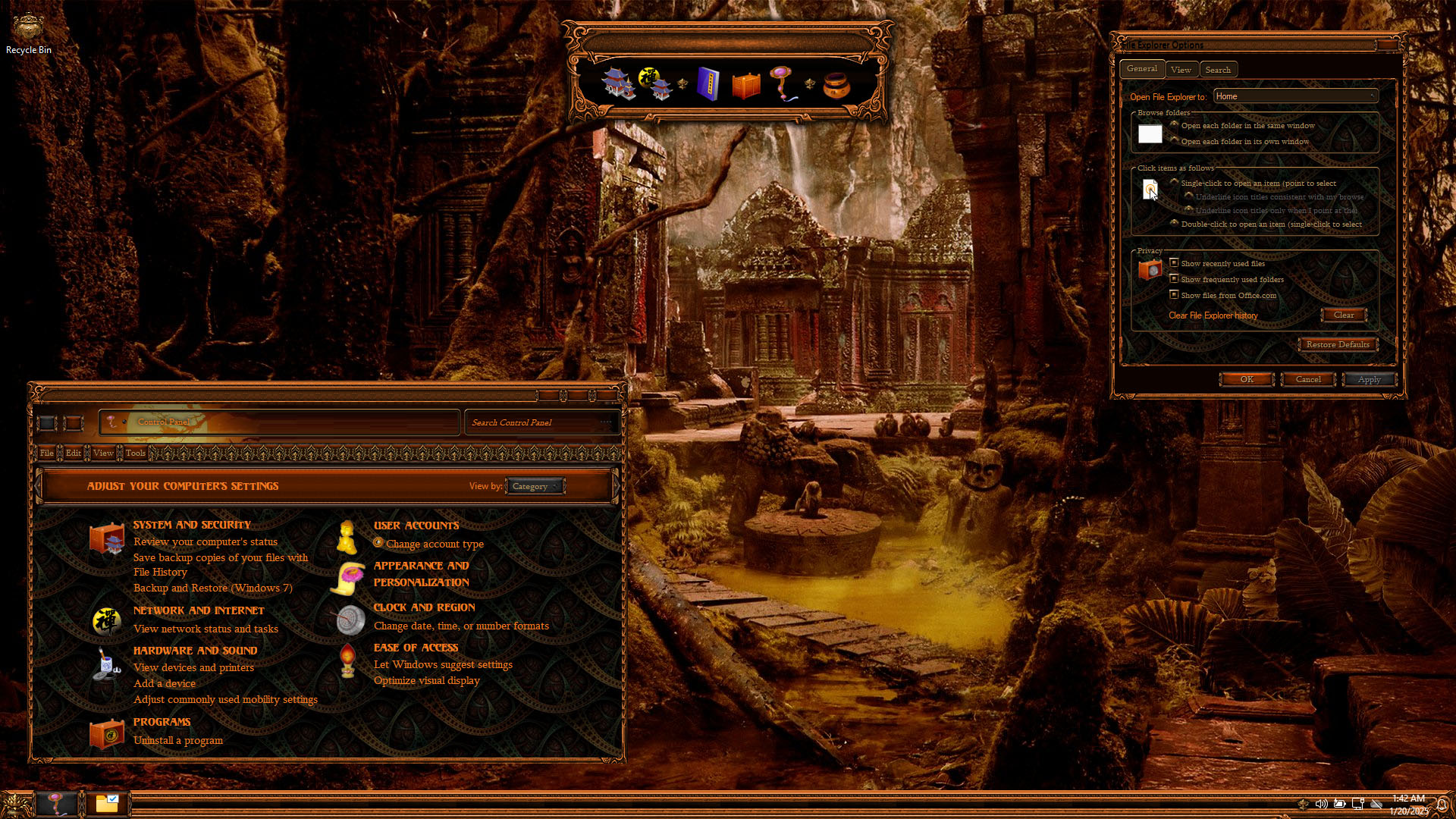The height and width of the screenshot is (819, 1456).
Task: Toggle Show files from Office.com checkbox
Action: click(x=1174, y=295)
